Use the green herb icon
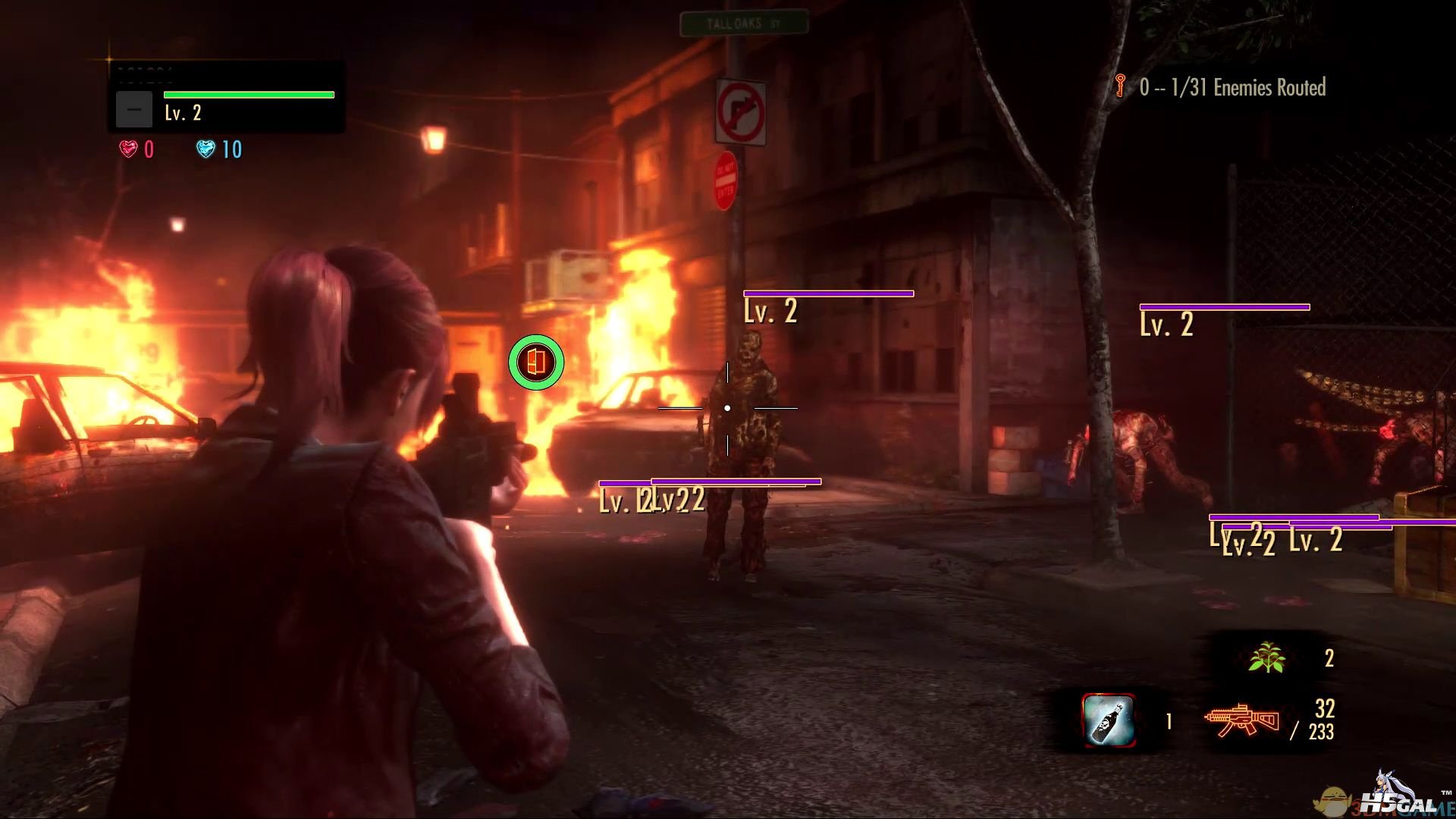 [1266, 657]
